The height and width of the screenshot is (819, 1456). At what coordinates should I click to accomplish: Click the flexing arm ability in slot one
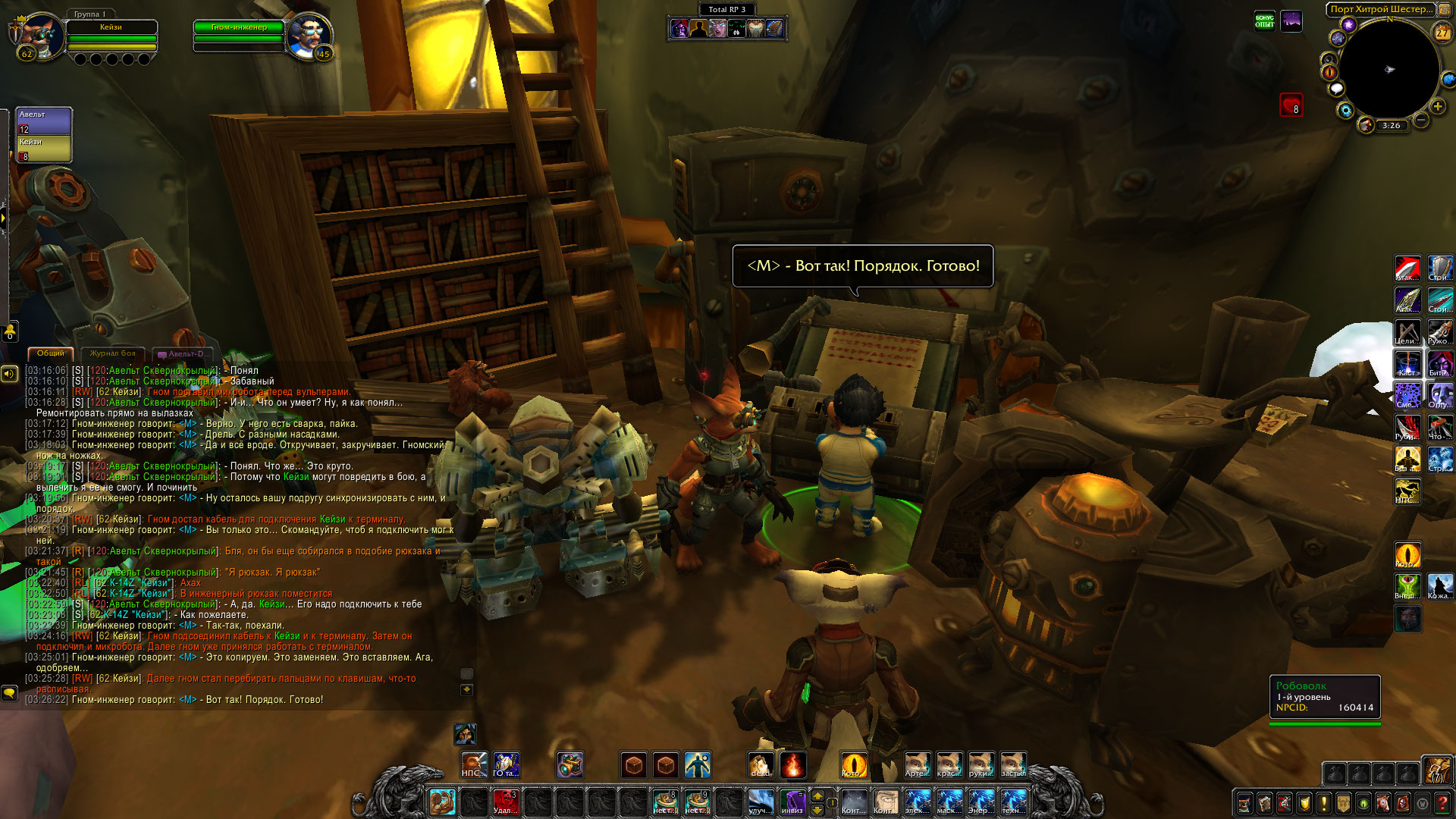(x=442, y=802)
